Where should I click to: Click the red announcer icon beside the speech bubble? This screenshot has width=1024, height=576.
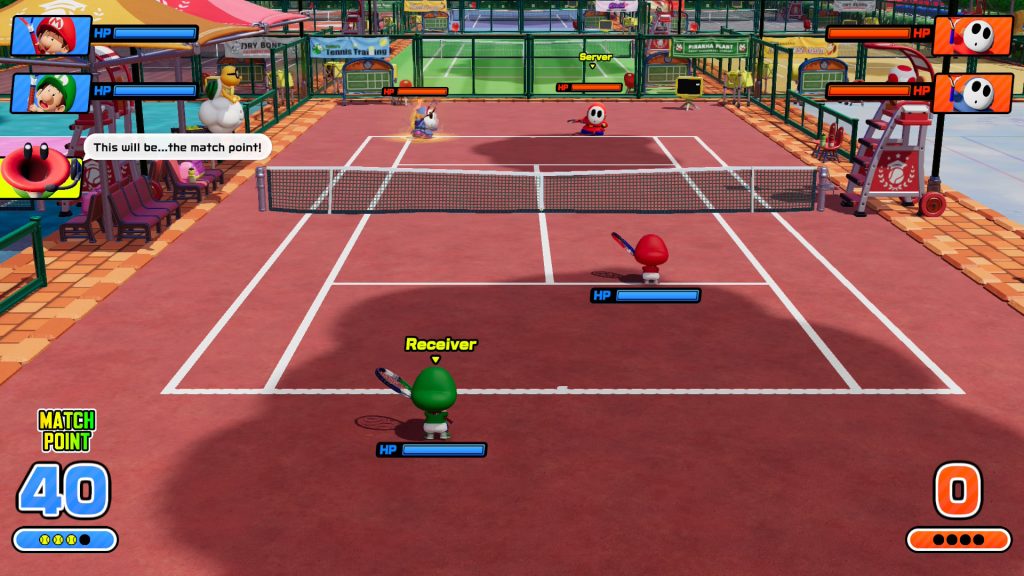tap(38, 168)
